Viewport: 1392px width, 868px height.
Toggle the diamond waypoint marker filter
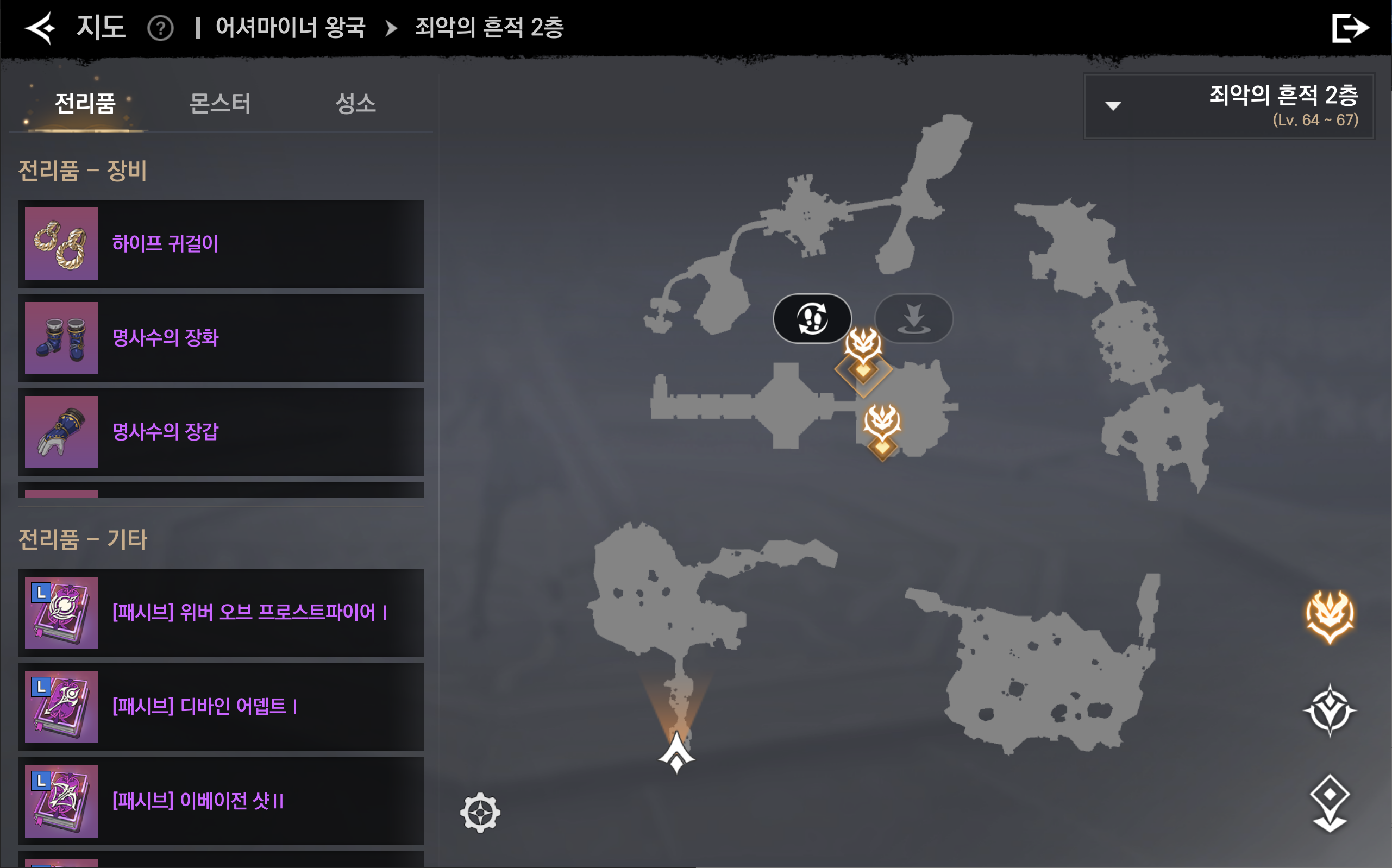tap(1330, 803)
